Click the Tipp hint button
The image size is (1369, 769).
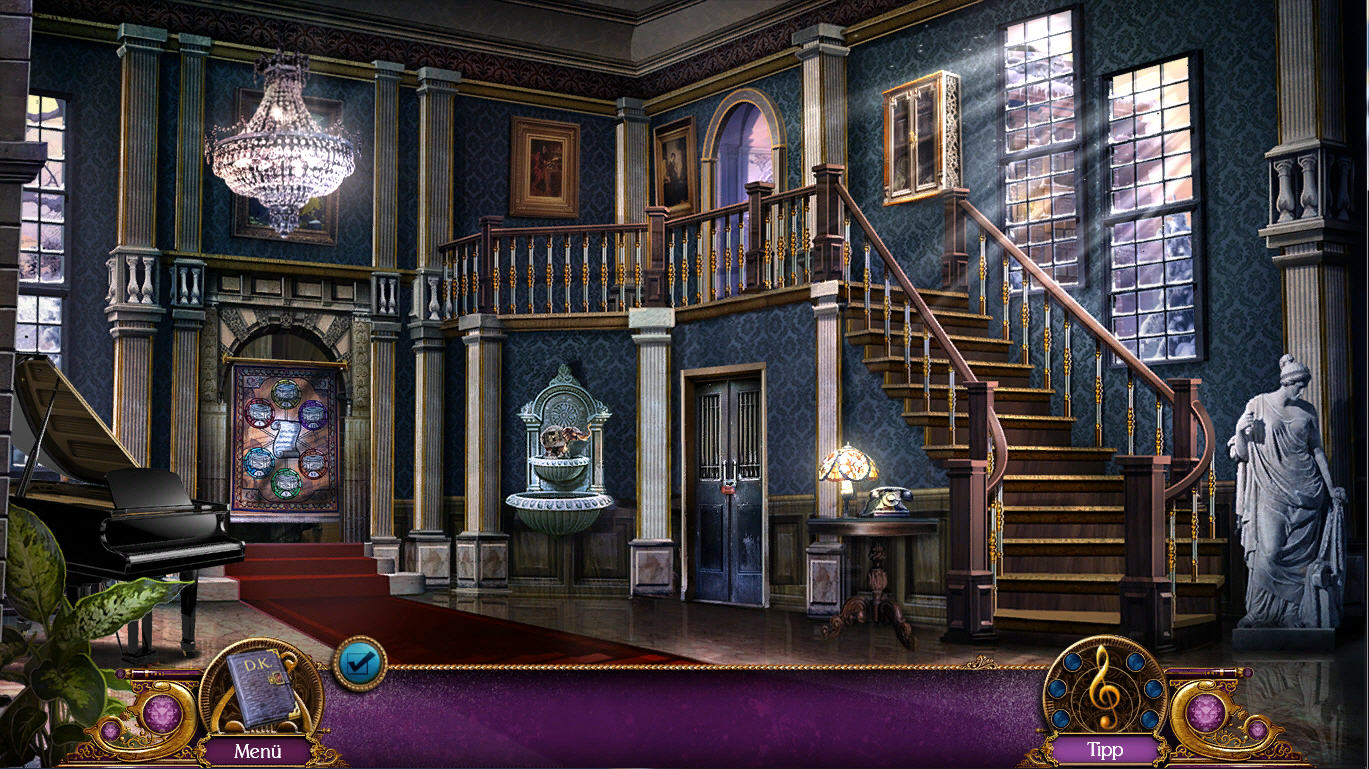click(x=1105, y=749)
